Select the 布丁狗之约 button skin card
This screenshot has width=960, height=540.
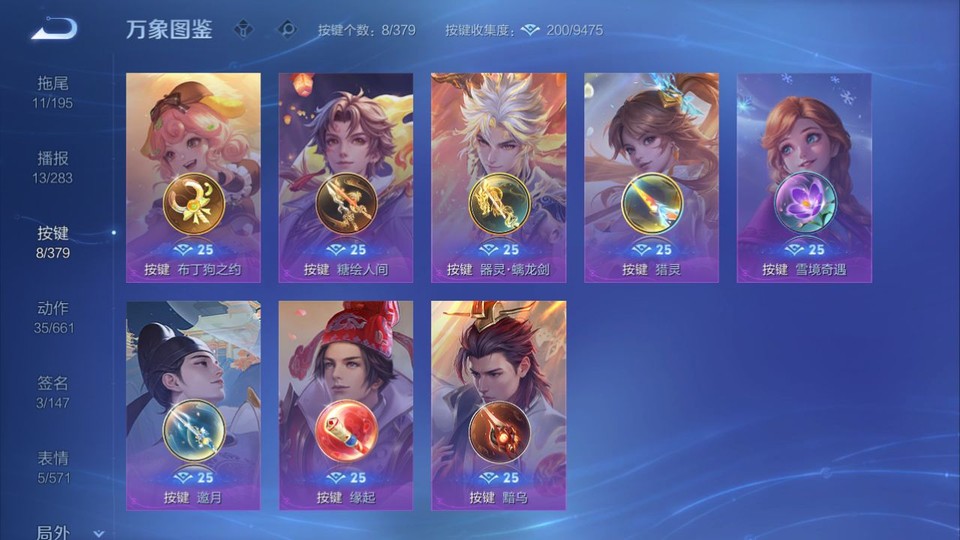(x=193, y=178)
